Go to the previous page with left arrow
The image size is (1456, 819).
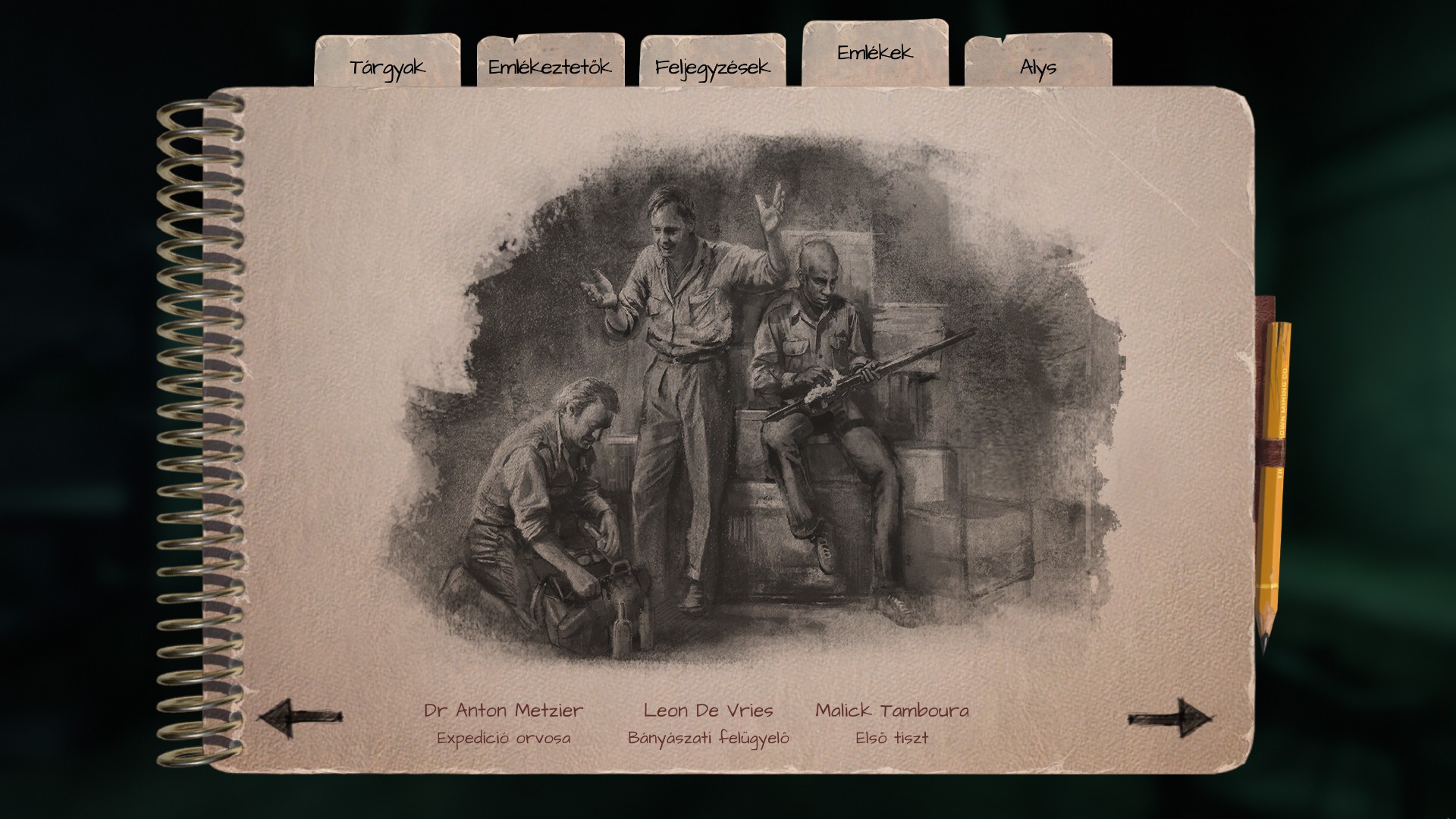(x=300, y=717)
